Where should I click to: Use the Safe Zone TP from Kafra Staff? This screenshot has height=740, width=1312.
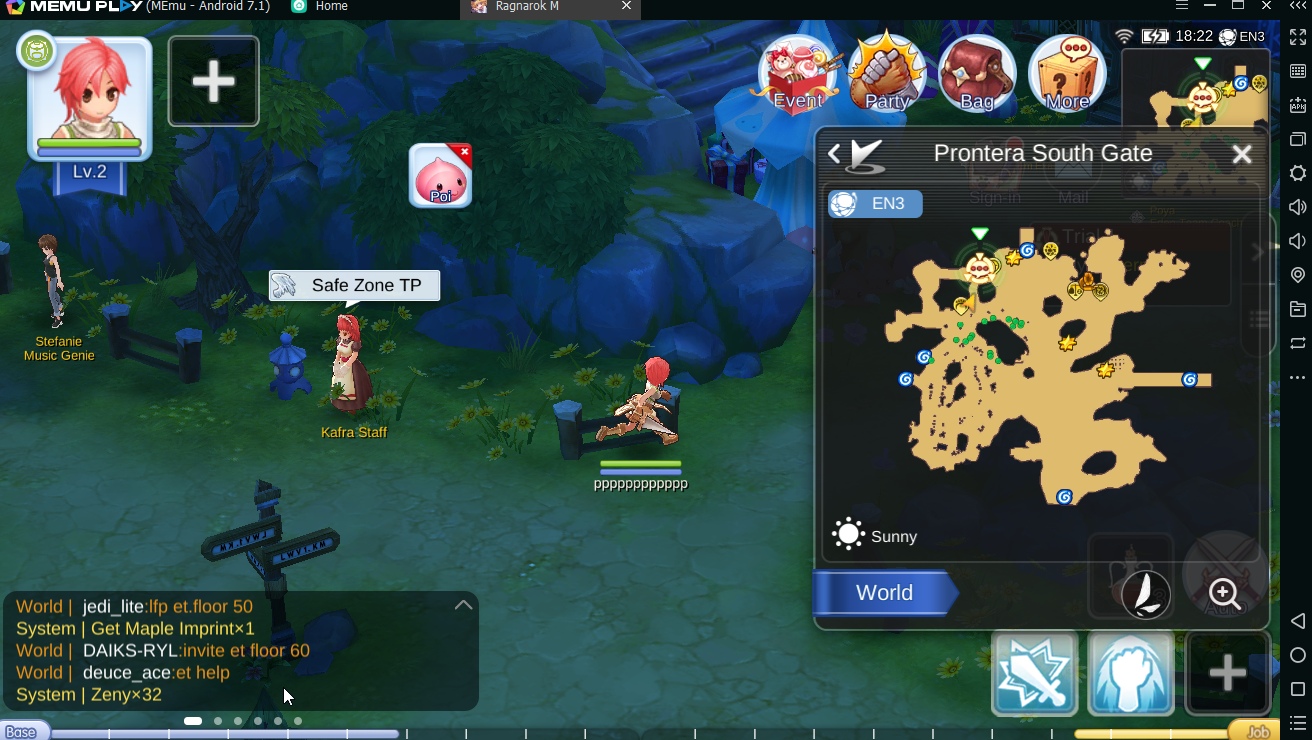point(353,285)
